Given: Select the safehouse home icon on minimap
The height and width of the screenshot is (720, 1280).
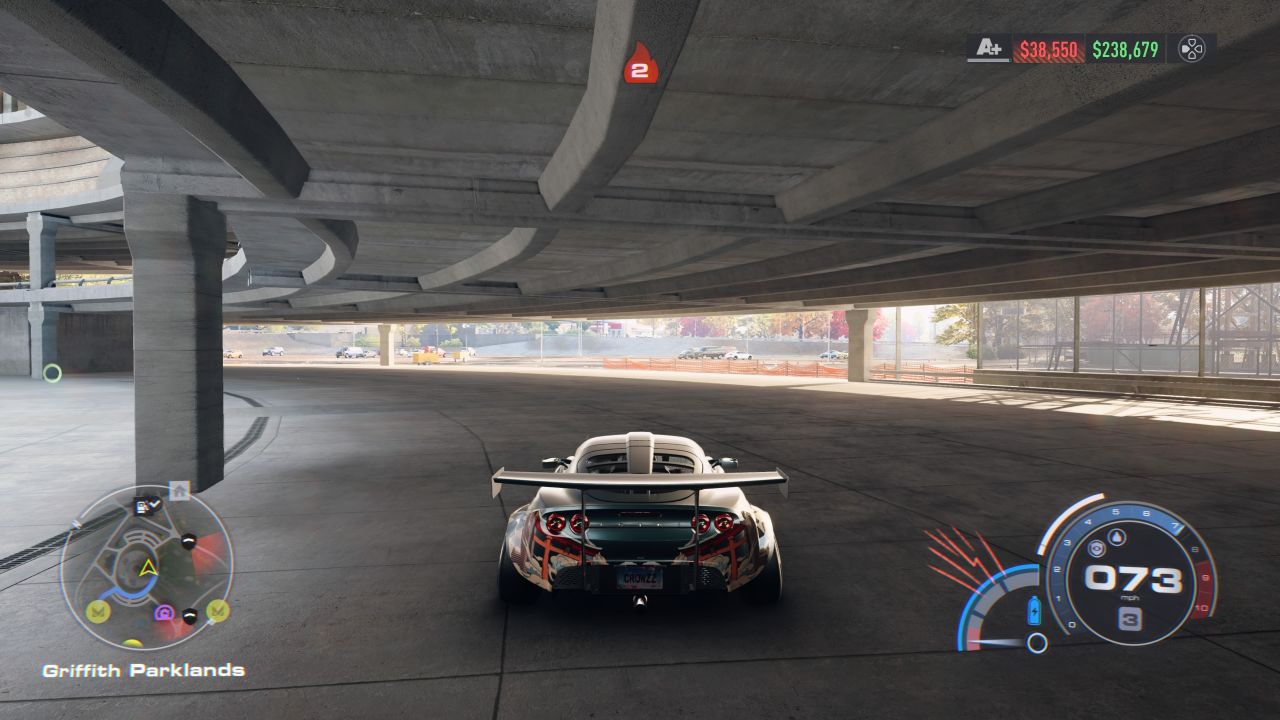Looking at the screenshot, I should pyautogui.click(x=179, y=490).
